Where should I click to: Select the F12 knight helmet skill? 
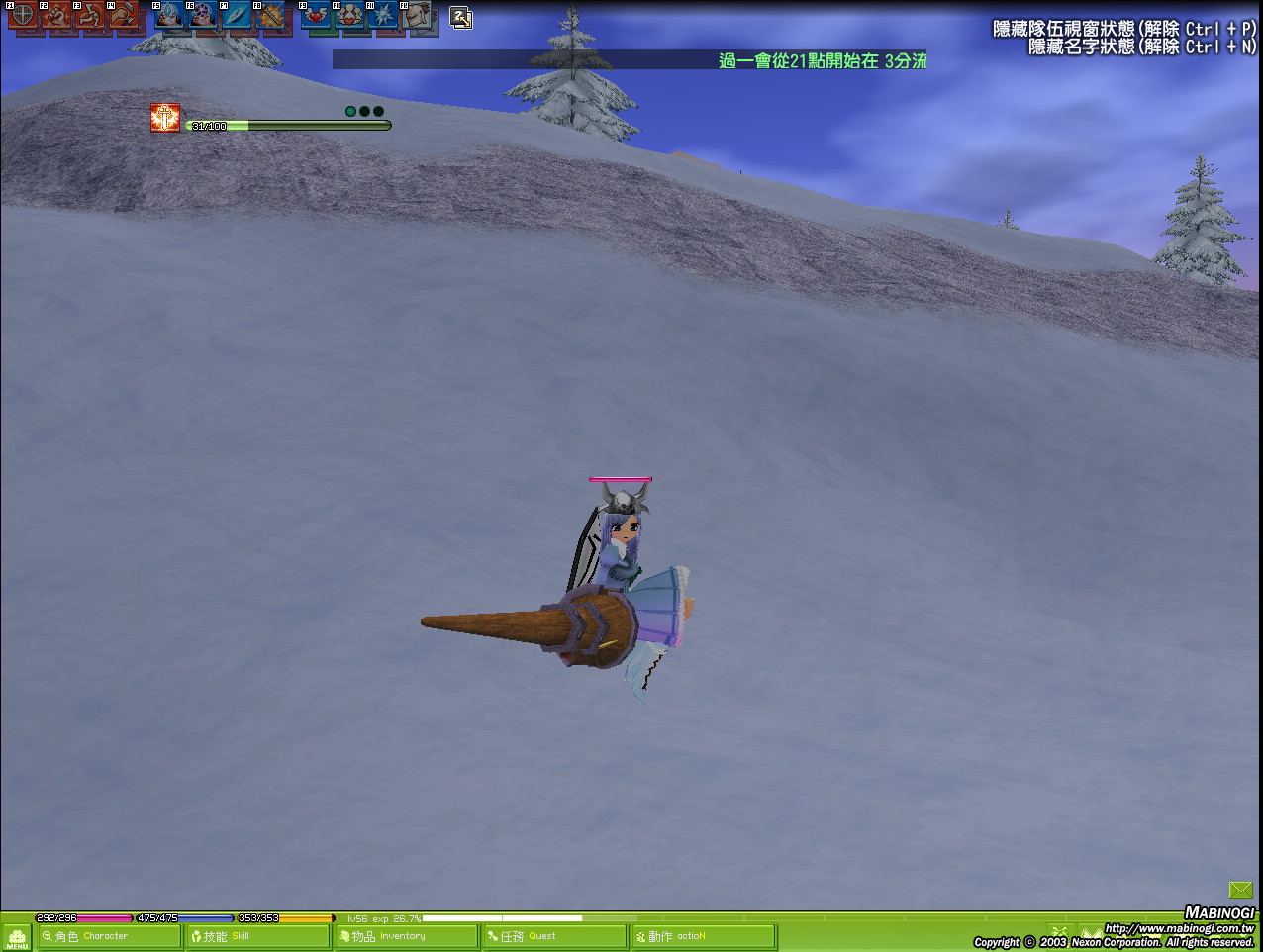tap(418, 16)
